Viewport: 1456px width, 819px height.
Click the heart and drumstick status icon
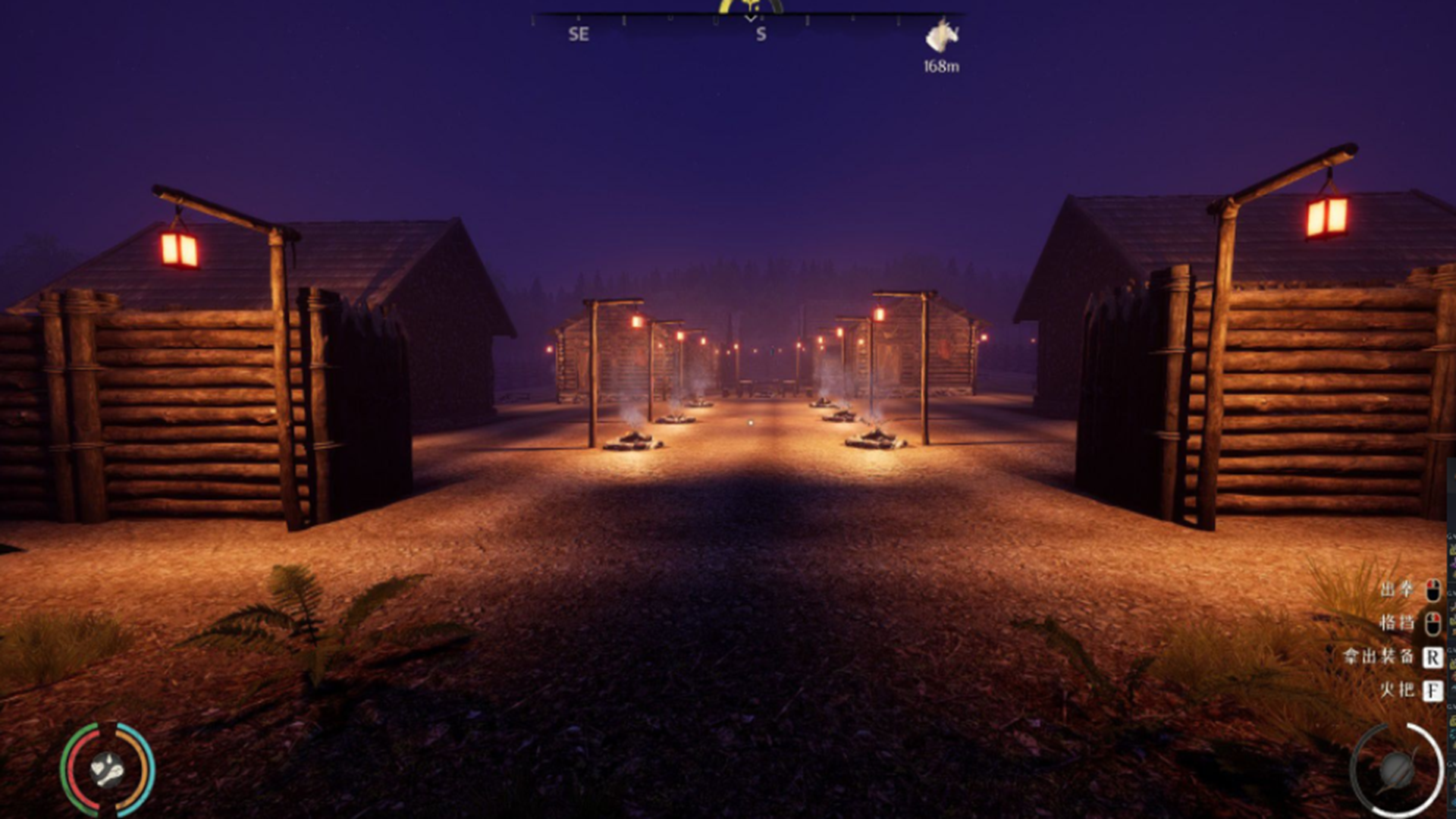107,770
